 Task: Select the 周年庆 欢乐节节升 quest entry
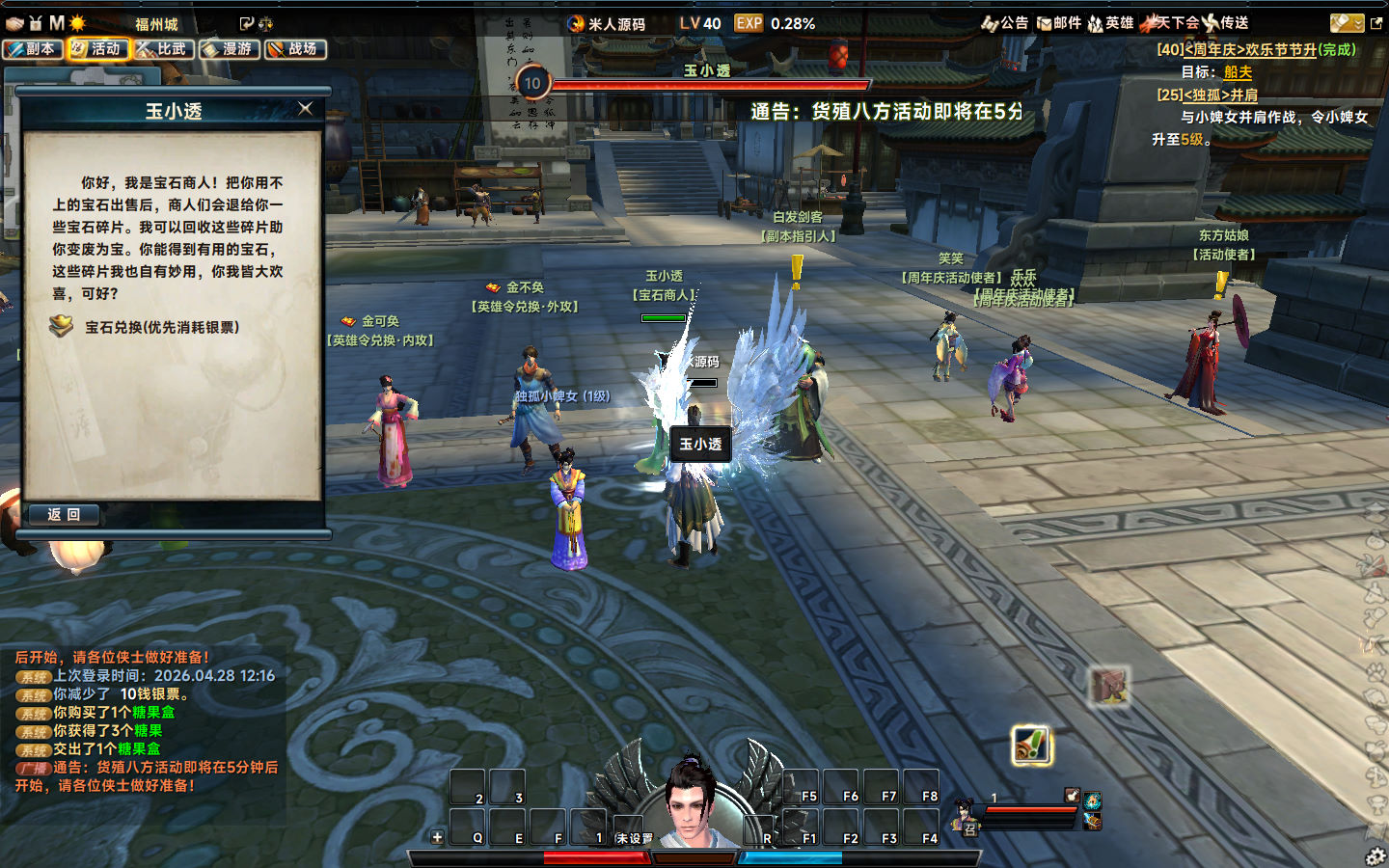[1256, 50]
